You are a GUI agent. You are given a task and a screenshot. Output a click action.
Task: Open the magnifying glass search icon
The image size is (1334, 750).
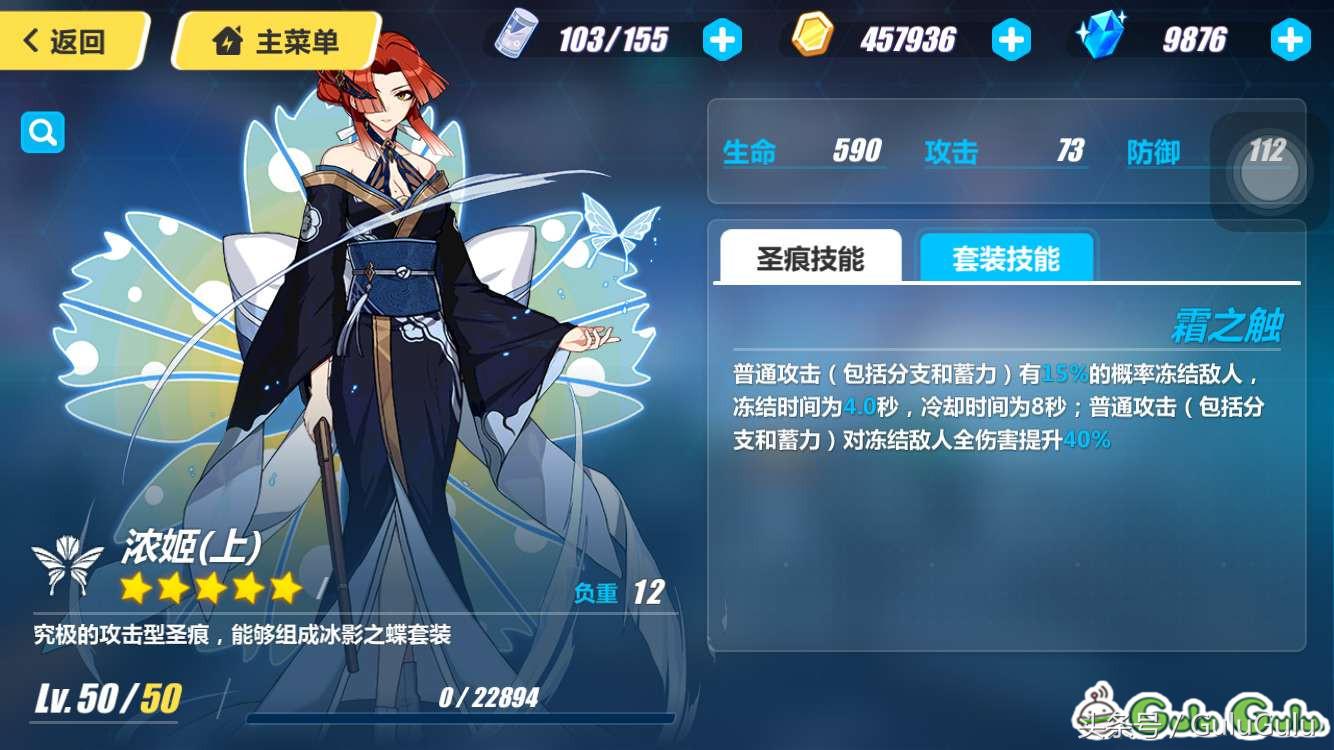(41, 131)
